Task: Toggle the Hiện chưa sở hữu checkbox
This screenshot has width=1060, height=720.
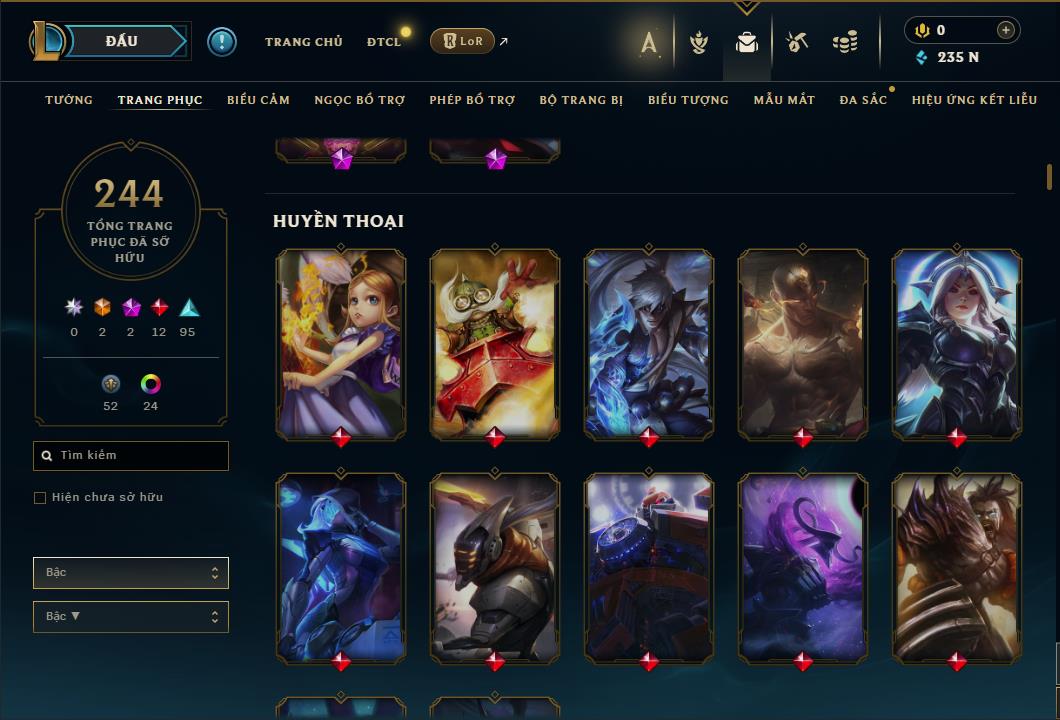Action: pos(40,498)
